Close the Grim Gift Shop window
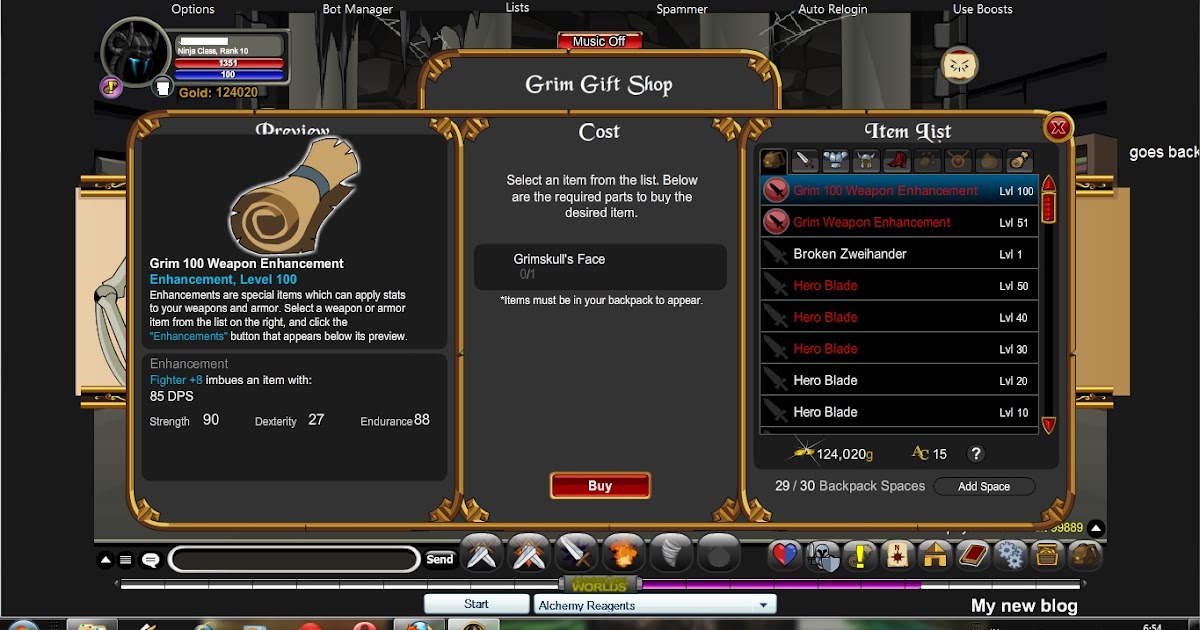This screenshot has height=630, width=1200. [x=1057, y=127]
